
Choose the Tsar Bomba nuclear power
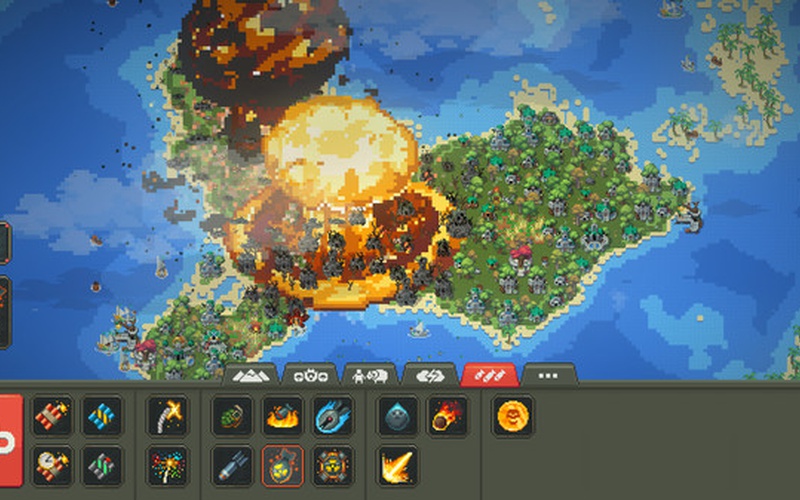click(332, 465)
